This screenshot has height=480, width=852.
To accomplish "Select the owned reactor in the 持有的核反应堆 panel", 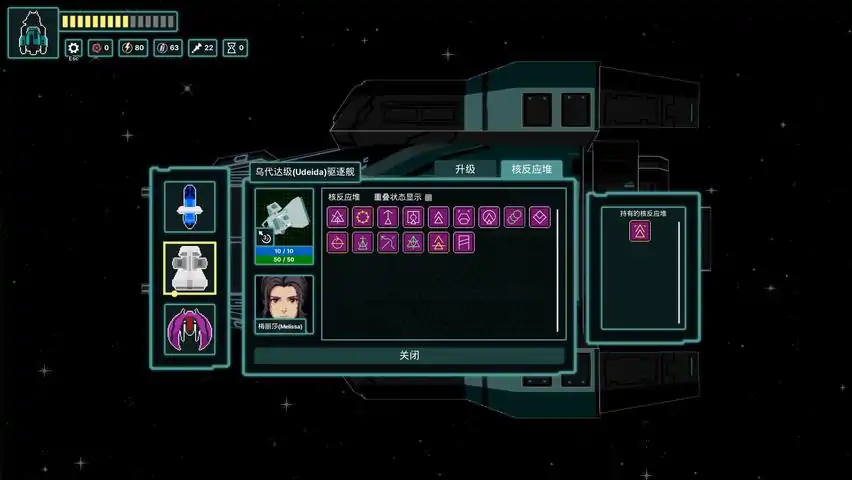I will click(x=640, y=232).
